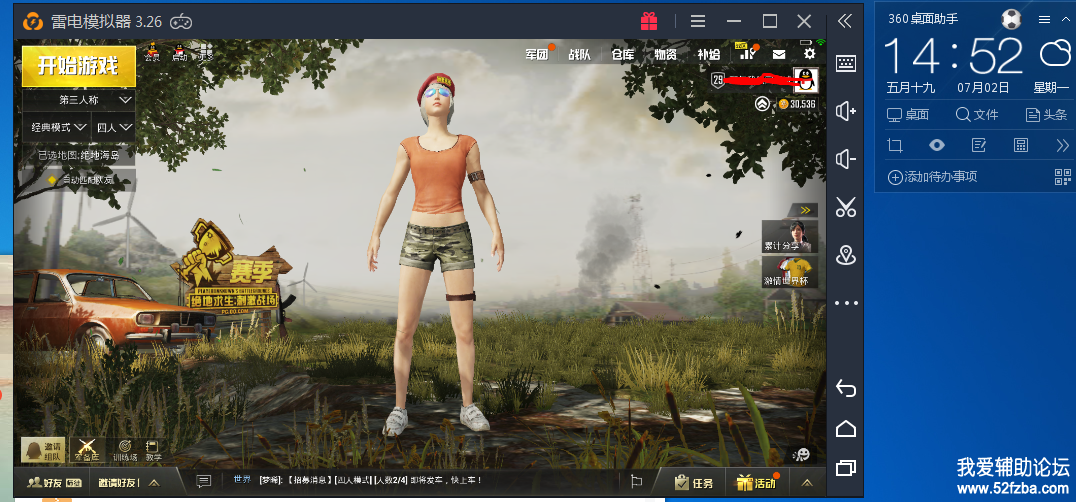The image size is (1076, 502).
Task: Open the 战队 team menu
Action: point(580,55)
